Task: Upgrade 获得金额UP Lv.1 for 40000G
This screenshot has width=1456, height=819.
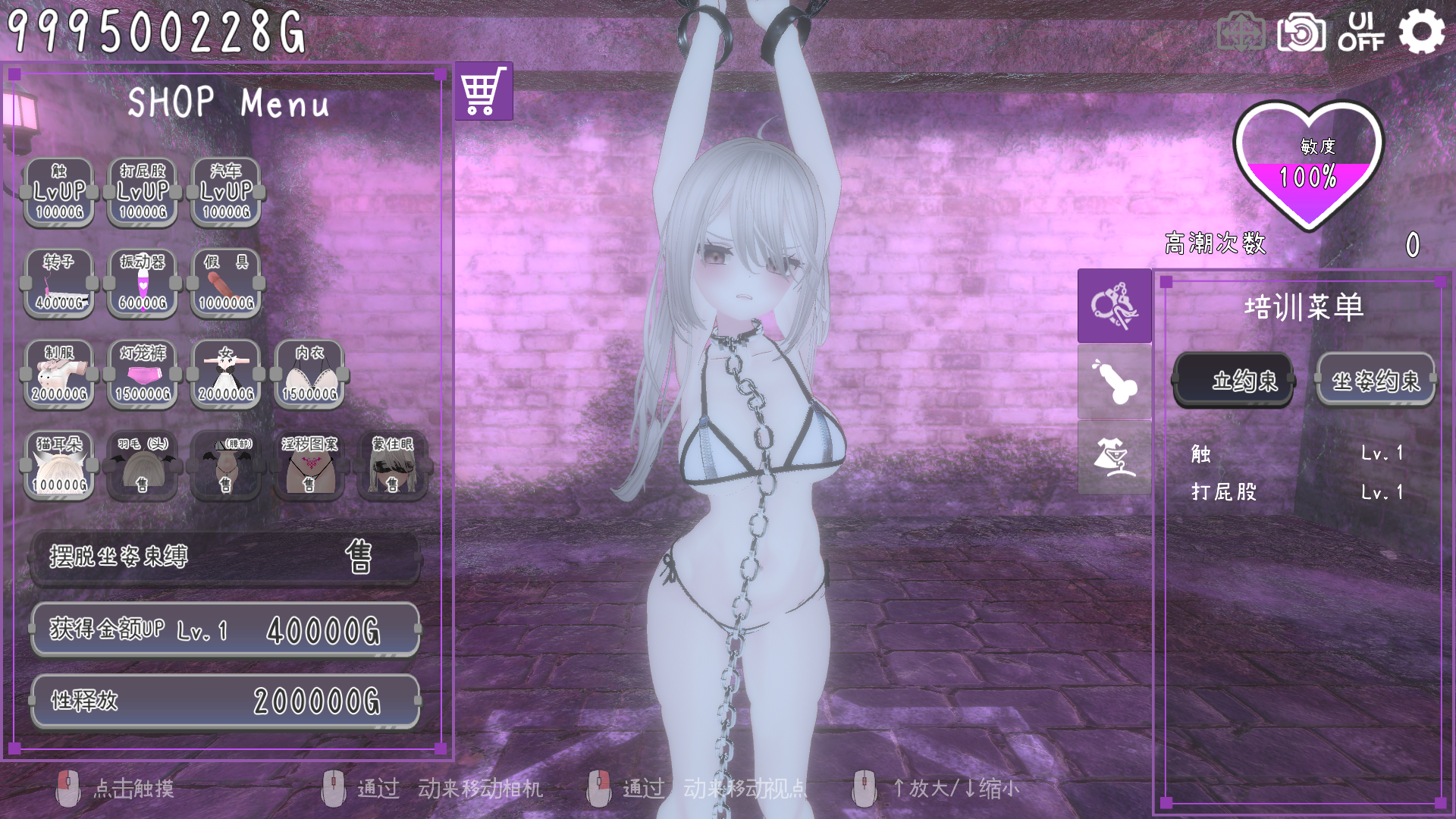Action: [225, 629]
